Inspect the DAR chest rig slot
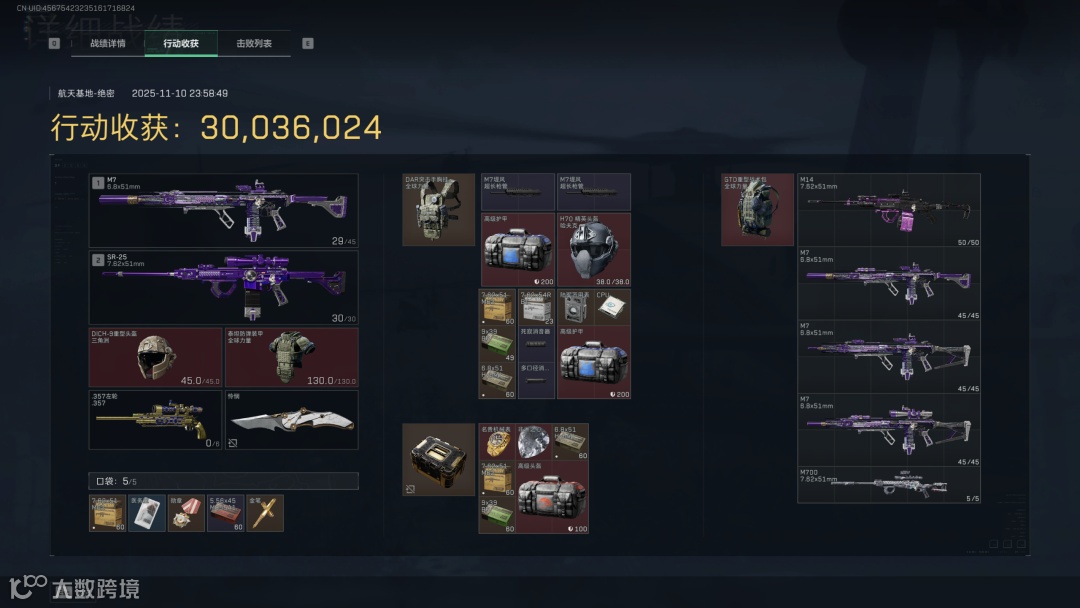 point(438,209)
